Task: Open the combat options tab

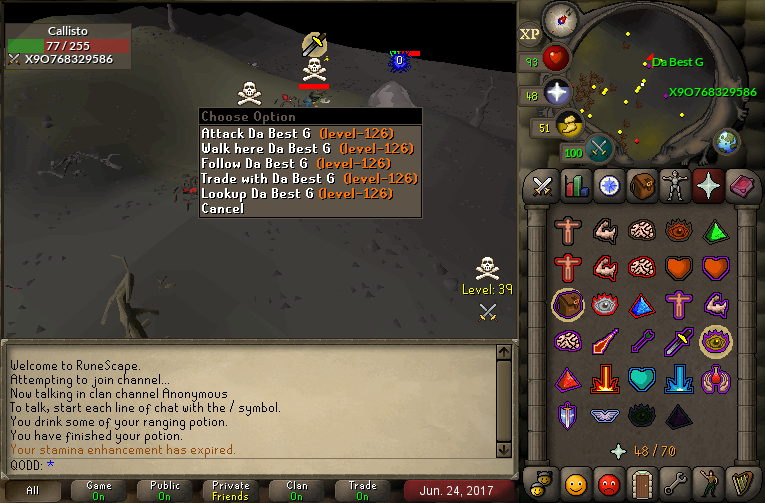Action: pyautogui.click(x=543, y=186)
